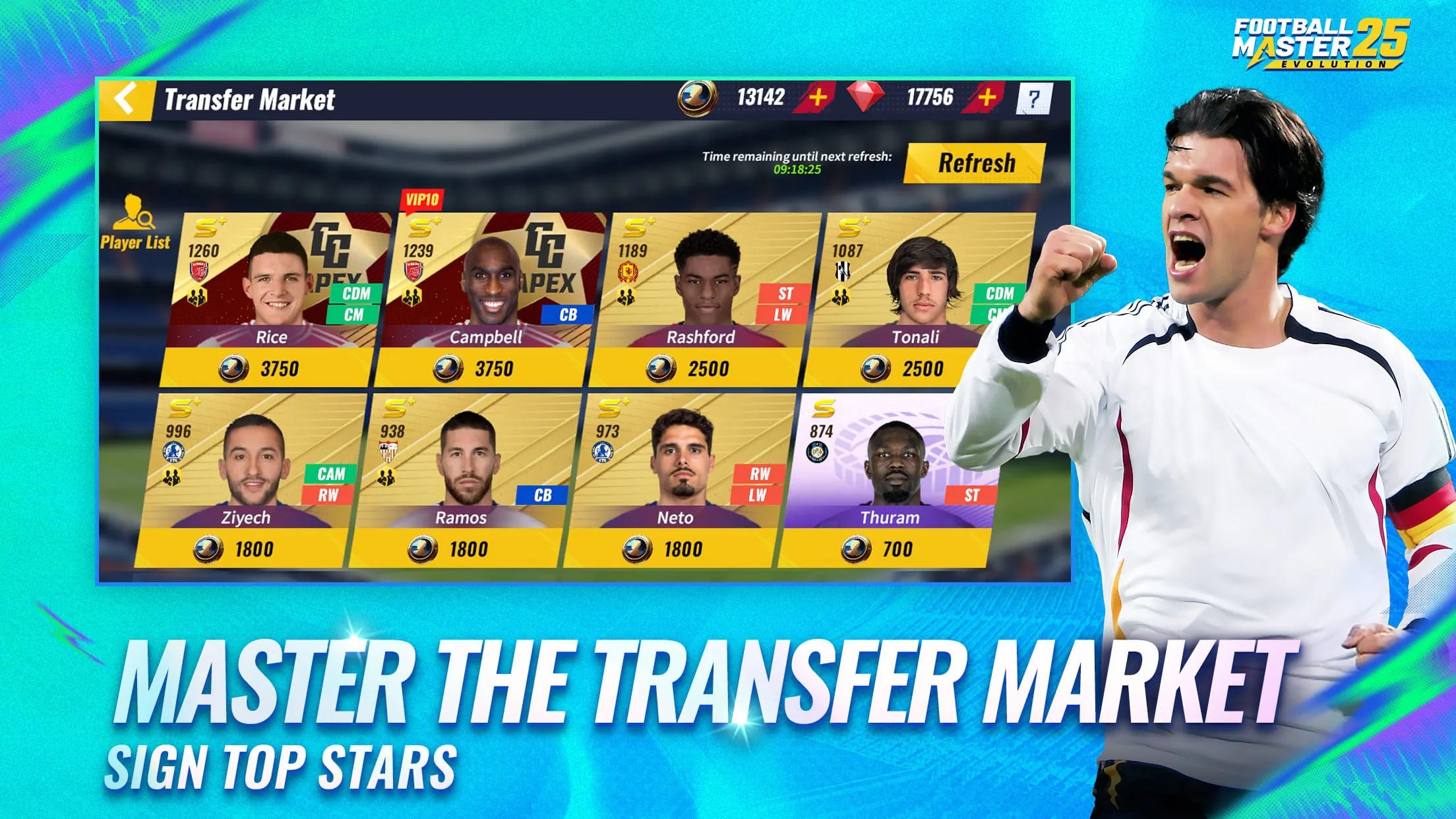Tap the back arrow to leave Transfer Market
The height and width of the screenshot is (819, 1456).
126,98
